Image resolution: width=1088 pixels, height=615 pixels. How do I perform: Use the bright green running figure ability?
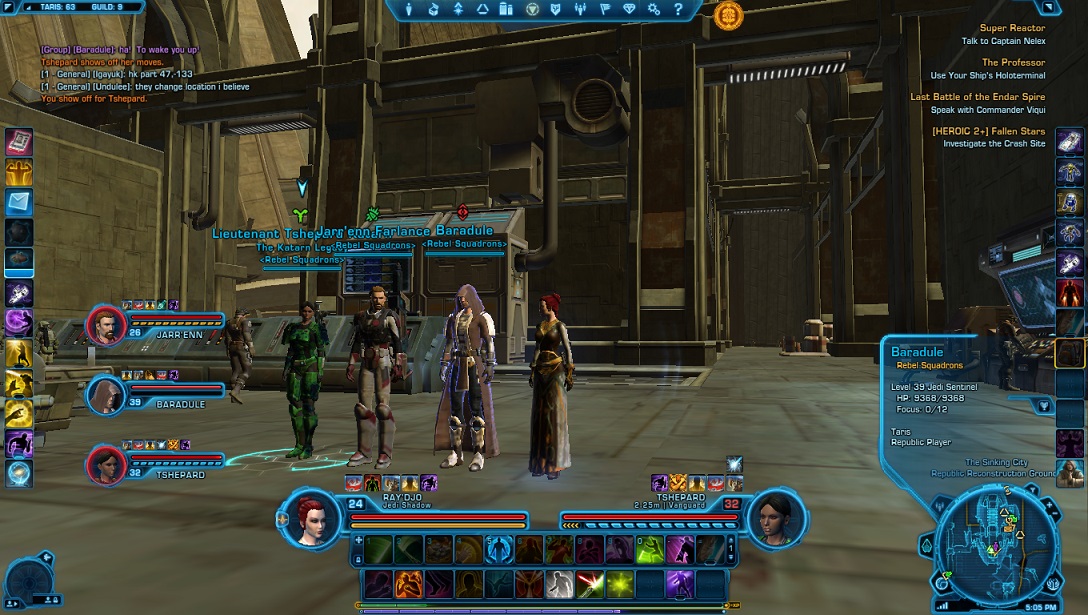(650, 549)
